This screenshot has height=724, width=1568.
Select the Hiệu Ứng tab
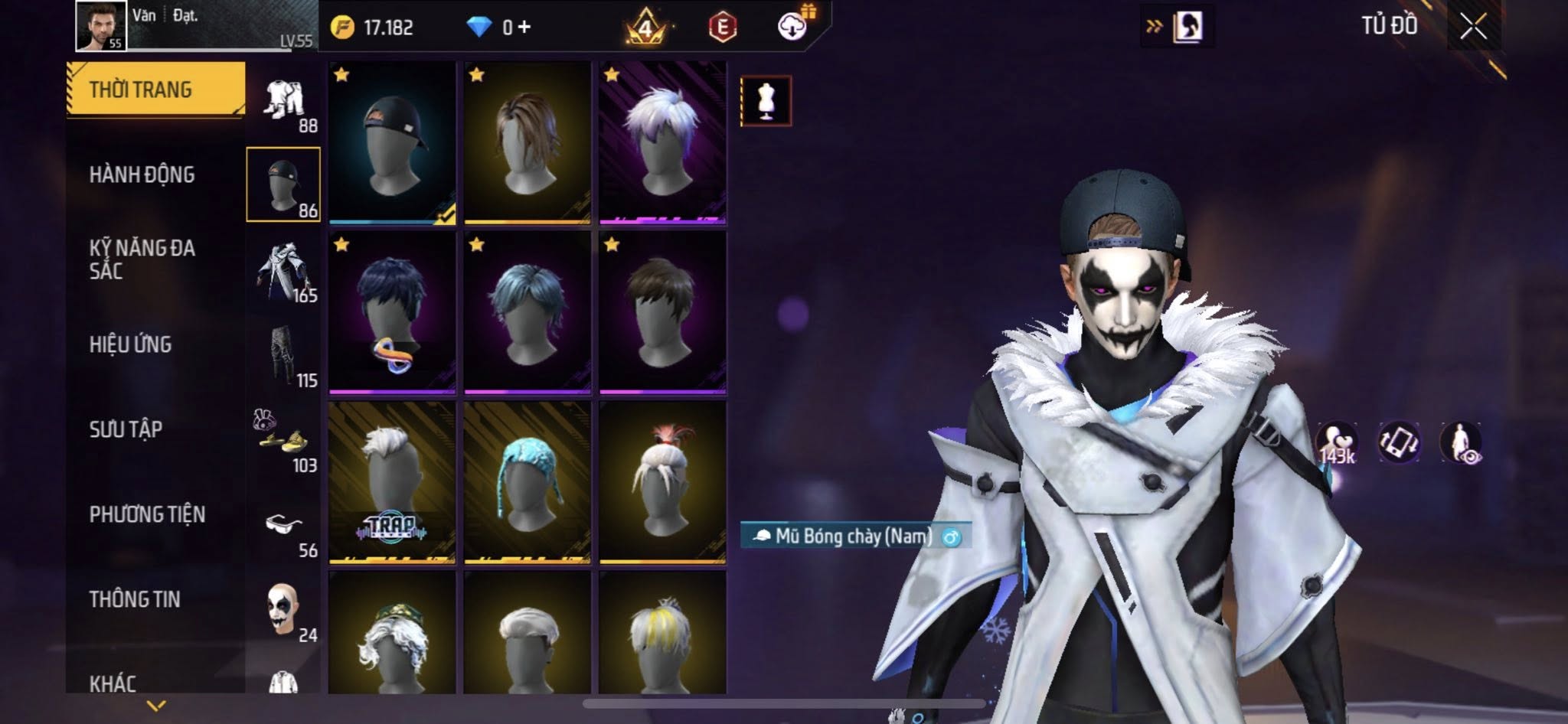[130, 344]
